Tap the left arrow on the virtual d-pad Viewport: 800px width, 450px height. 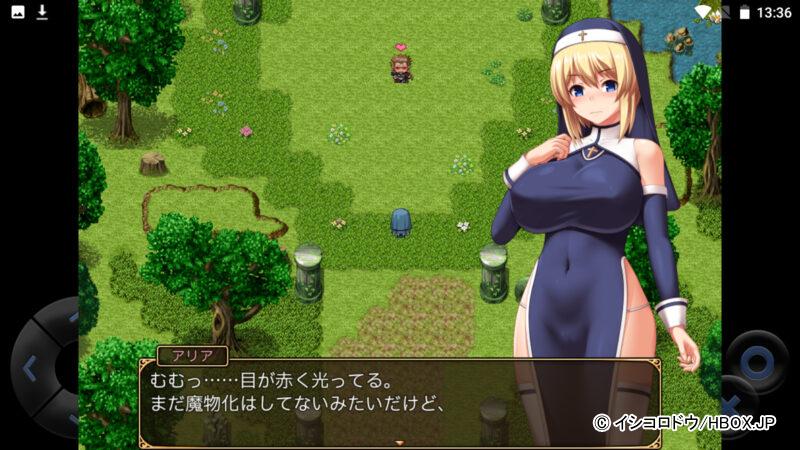[x=28, y=367]
